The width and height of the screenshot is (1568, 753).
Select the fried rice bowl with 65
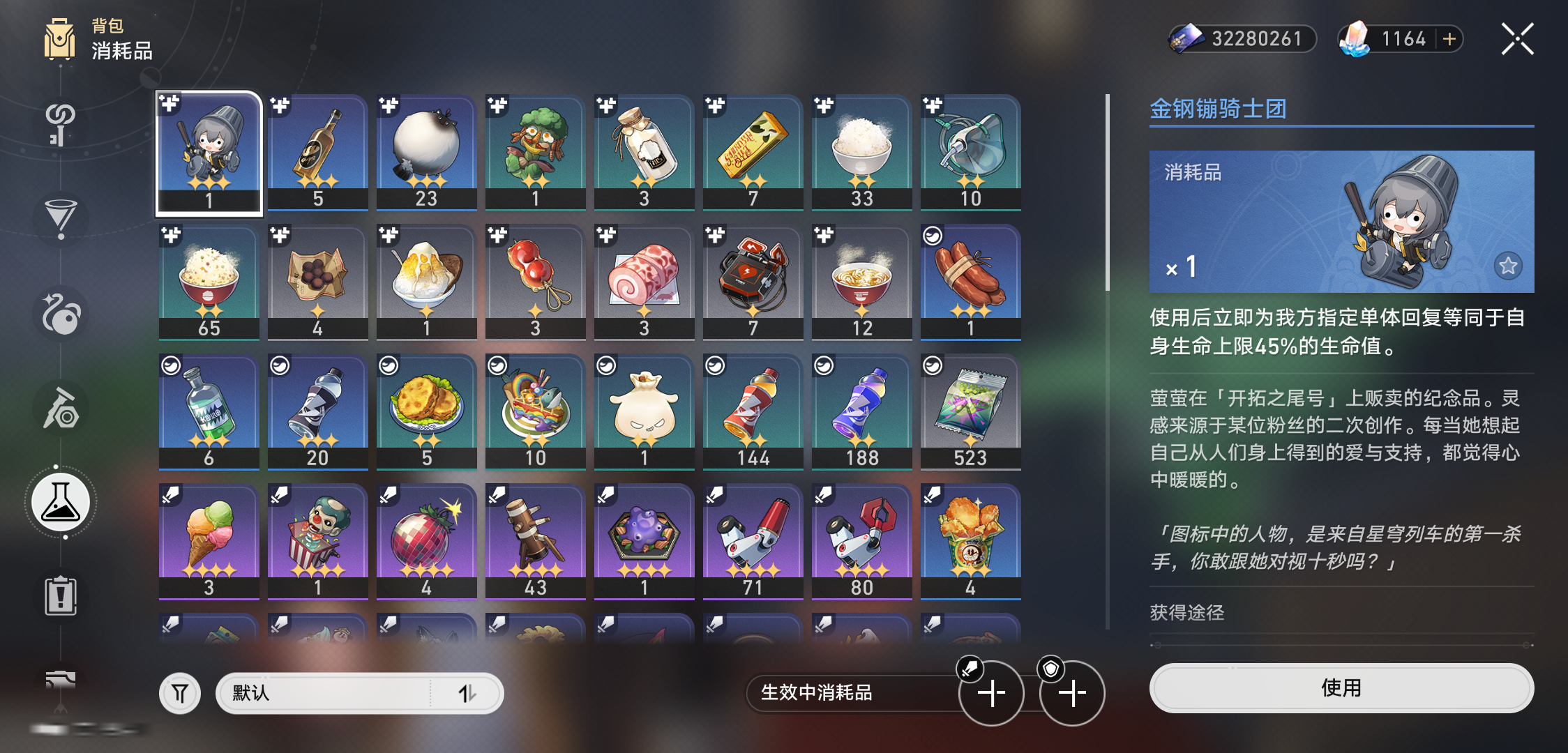tap(209, 282)
